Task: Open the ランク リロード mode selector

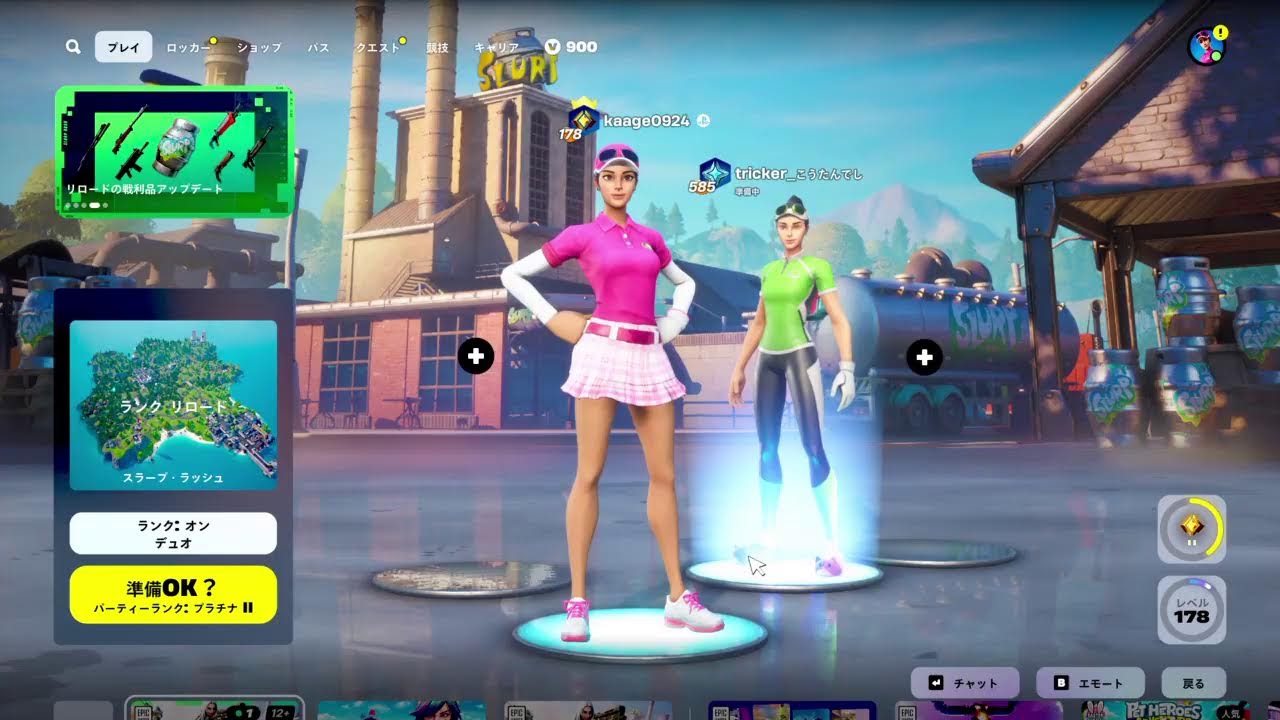Action: pos(173,405)
